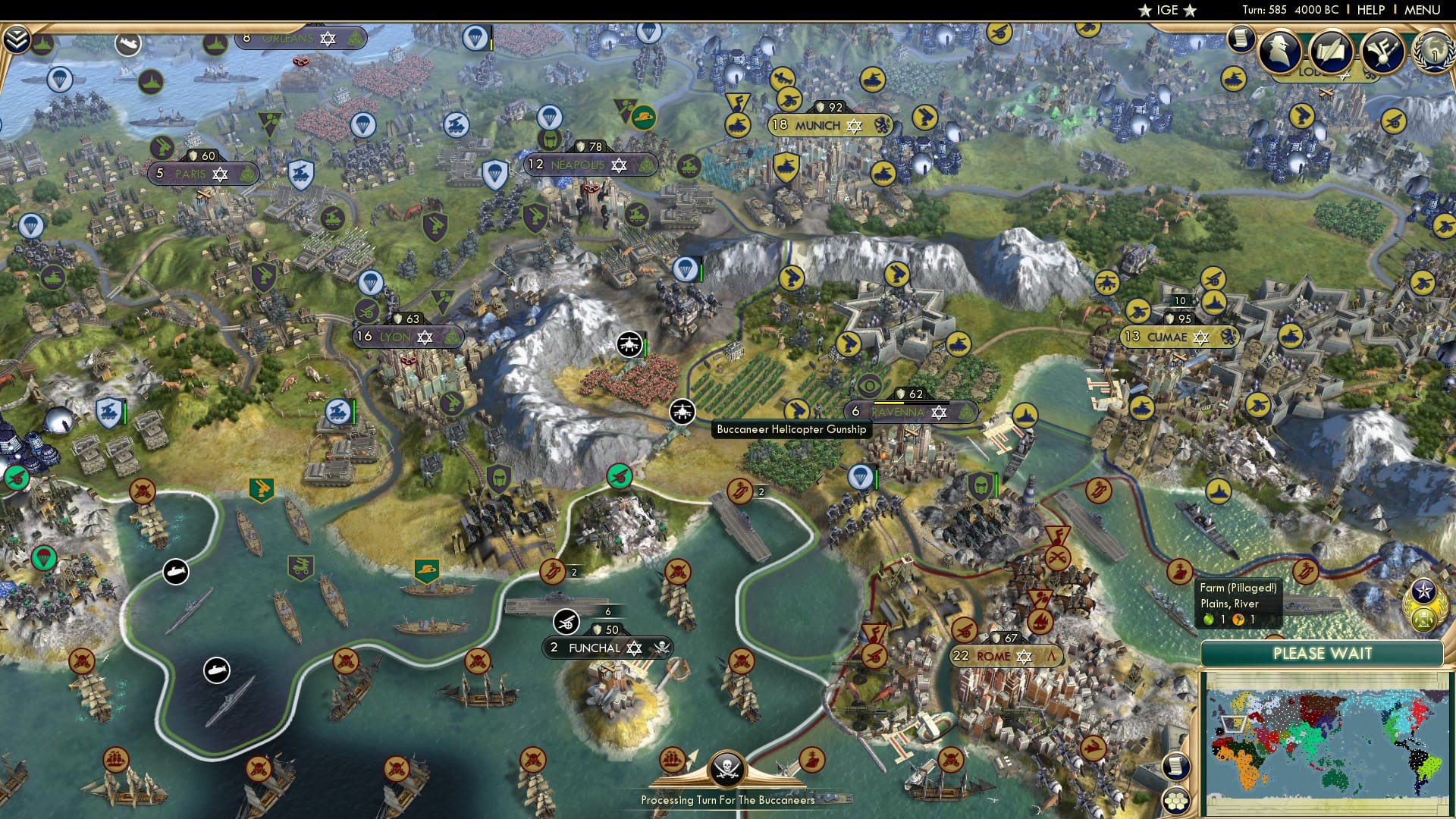Open the Notifications log scroll icon
Screen dimensions: 1456x819
click(x=1241, y=38)
